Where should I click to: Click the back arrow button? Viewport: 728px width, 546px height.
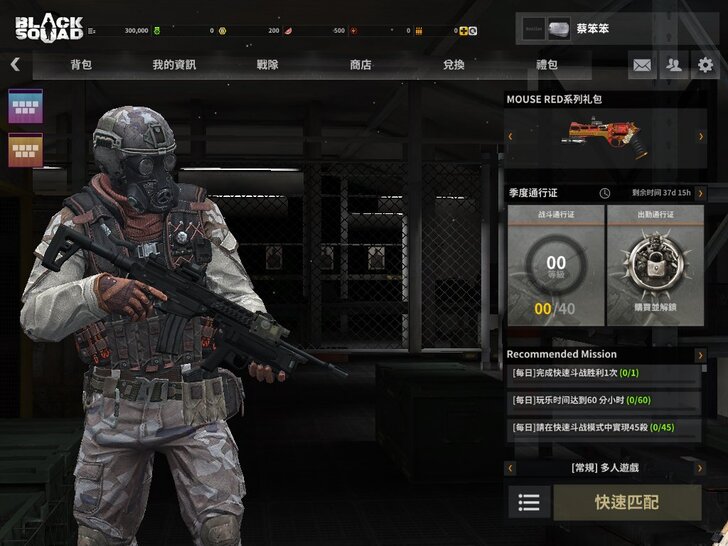pyautogui.click(x=15, y=65)
